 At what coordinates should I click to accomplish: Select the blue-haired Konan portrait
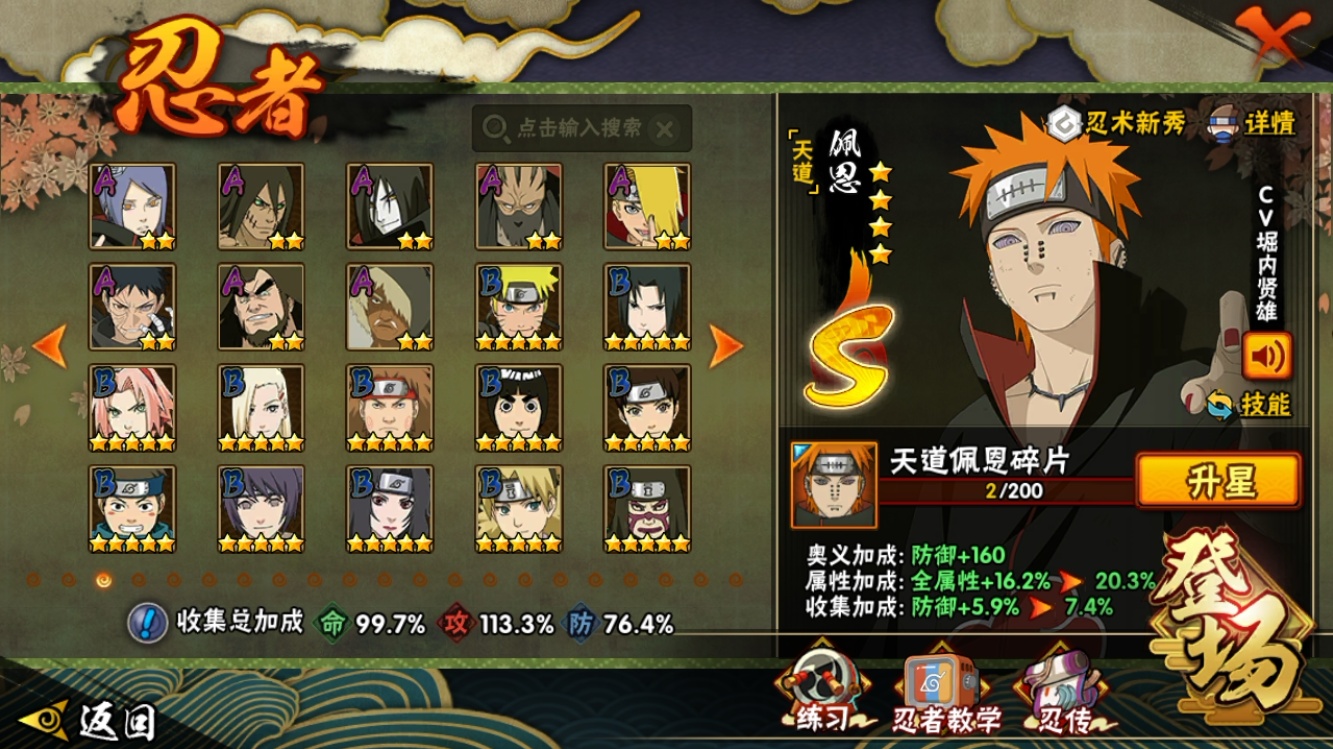(132, 206)
